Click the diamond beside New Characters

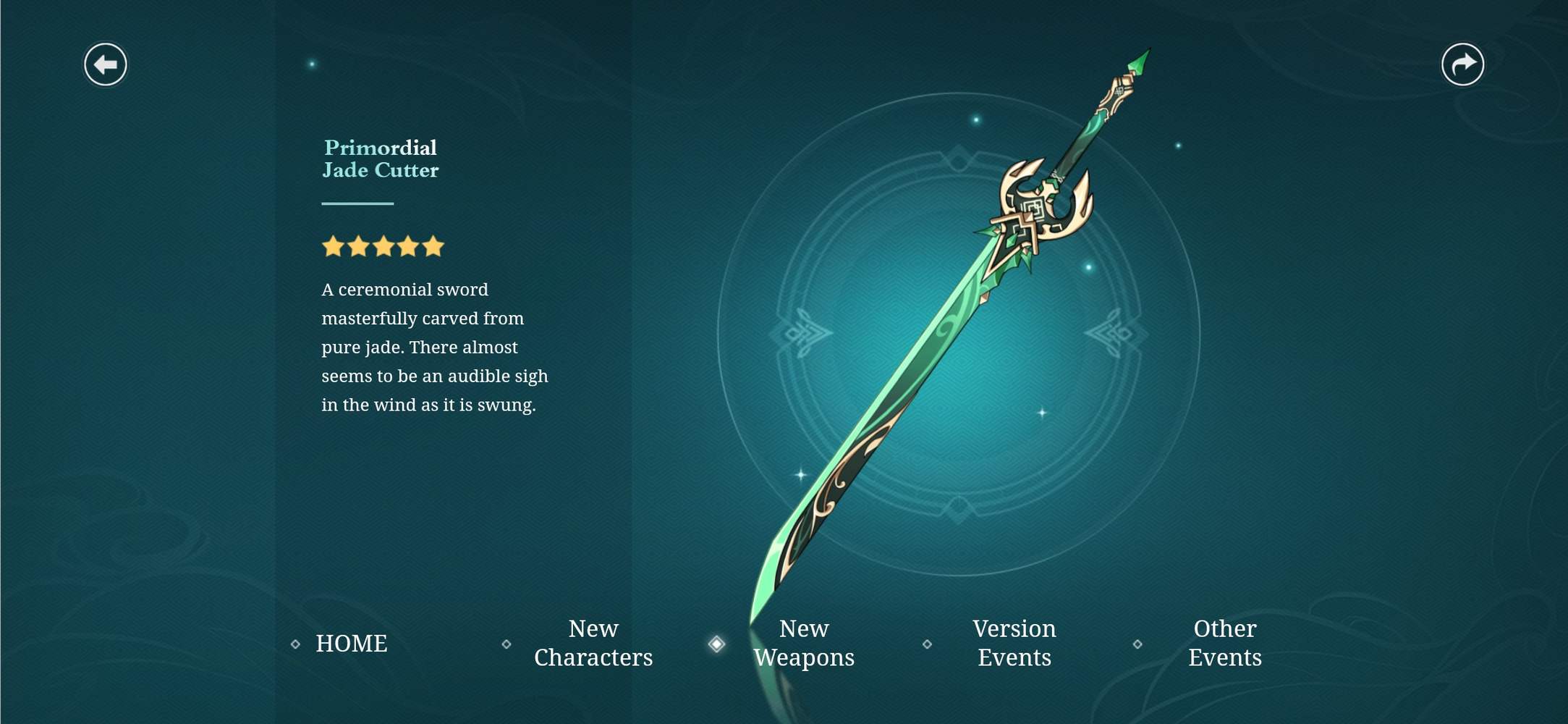pos(507,643)
